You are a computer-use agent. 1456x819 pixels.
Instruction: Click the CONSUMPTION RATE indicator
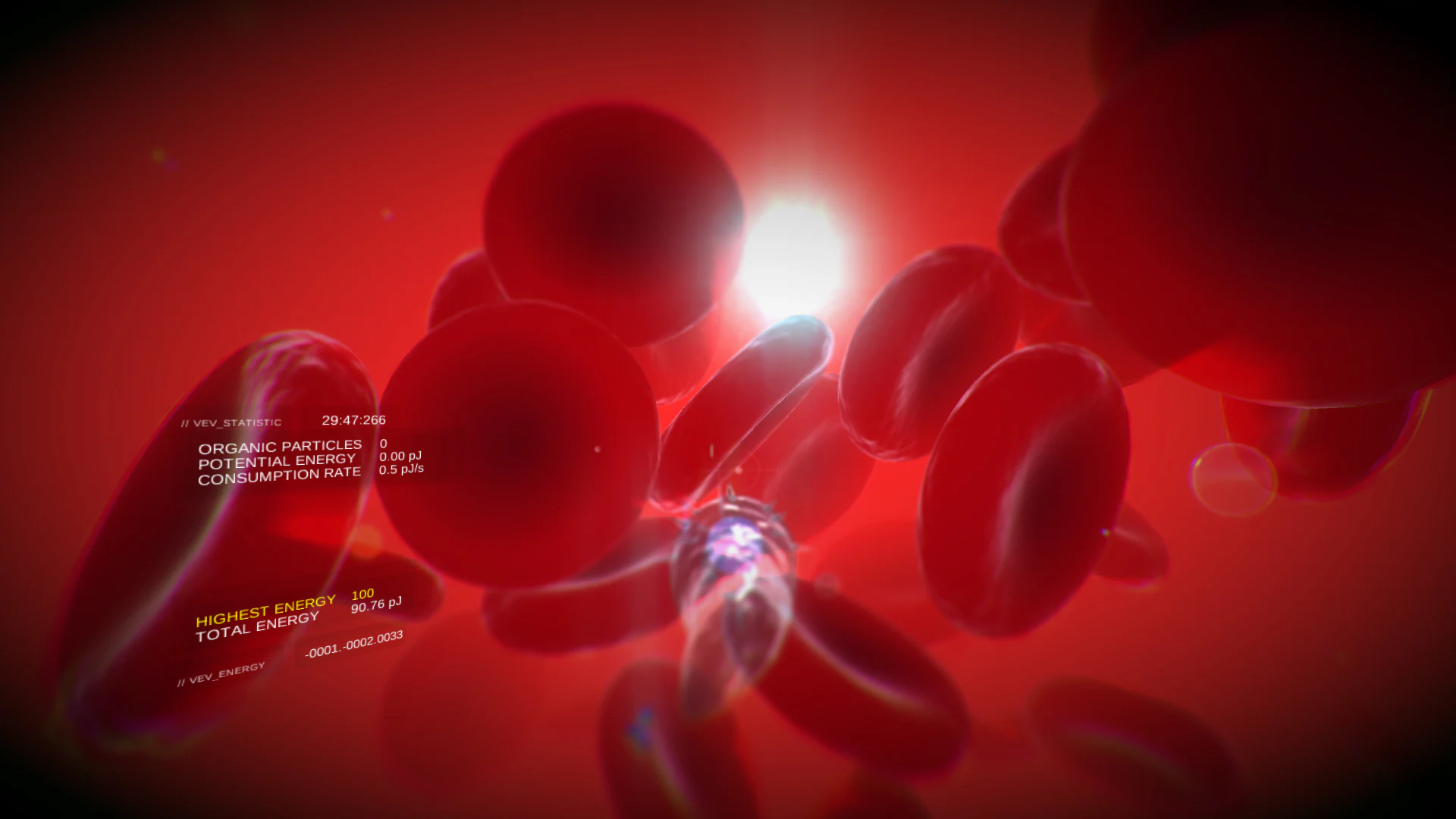tap(280, 472)
